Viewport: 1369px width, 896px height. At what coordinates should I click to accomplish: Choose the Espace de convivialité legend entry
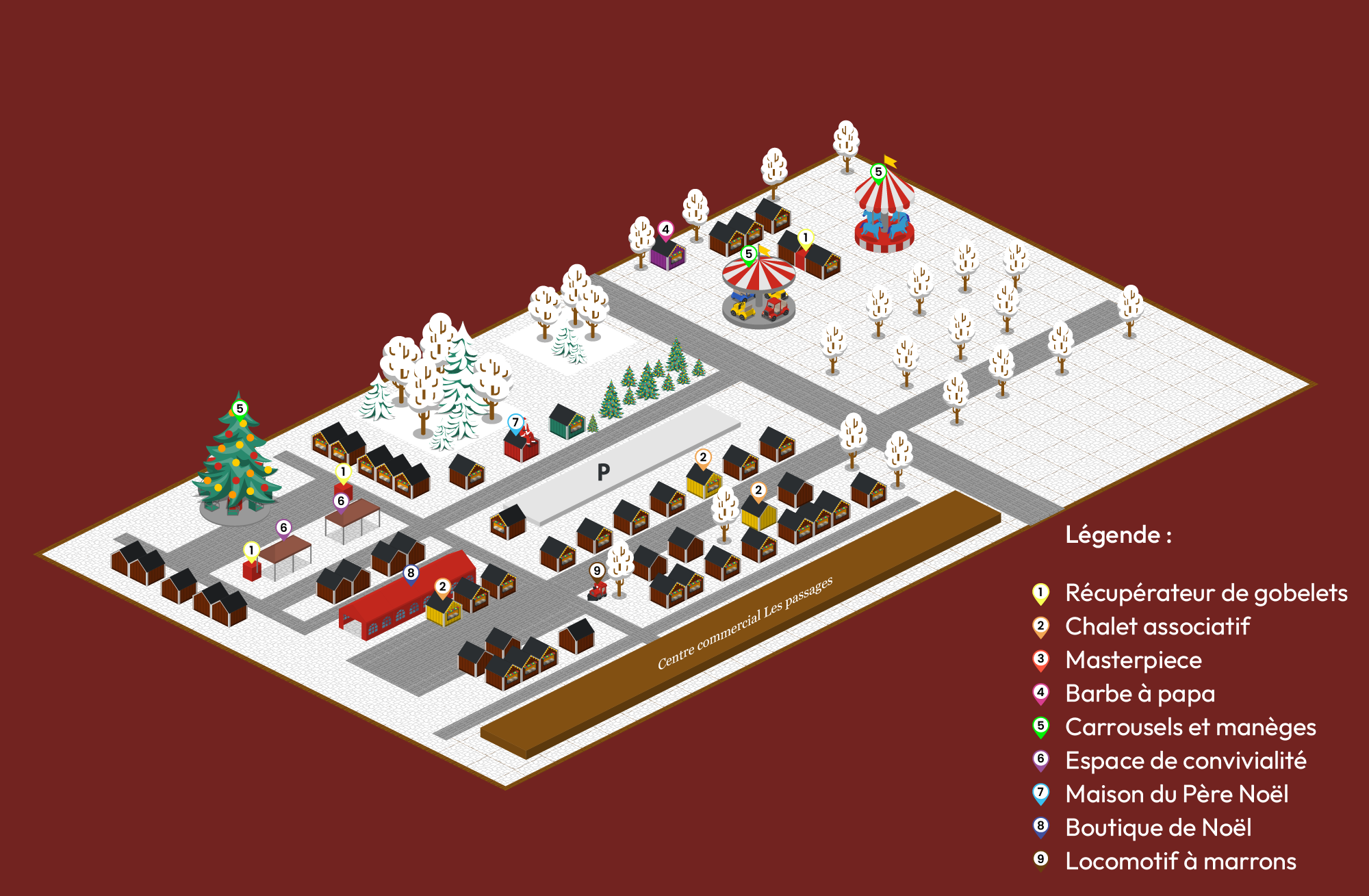coord(1186,760)
